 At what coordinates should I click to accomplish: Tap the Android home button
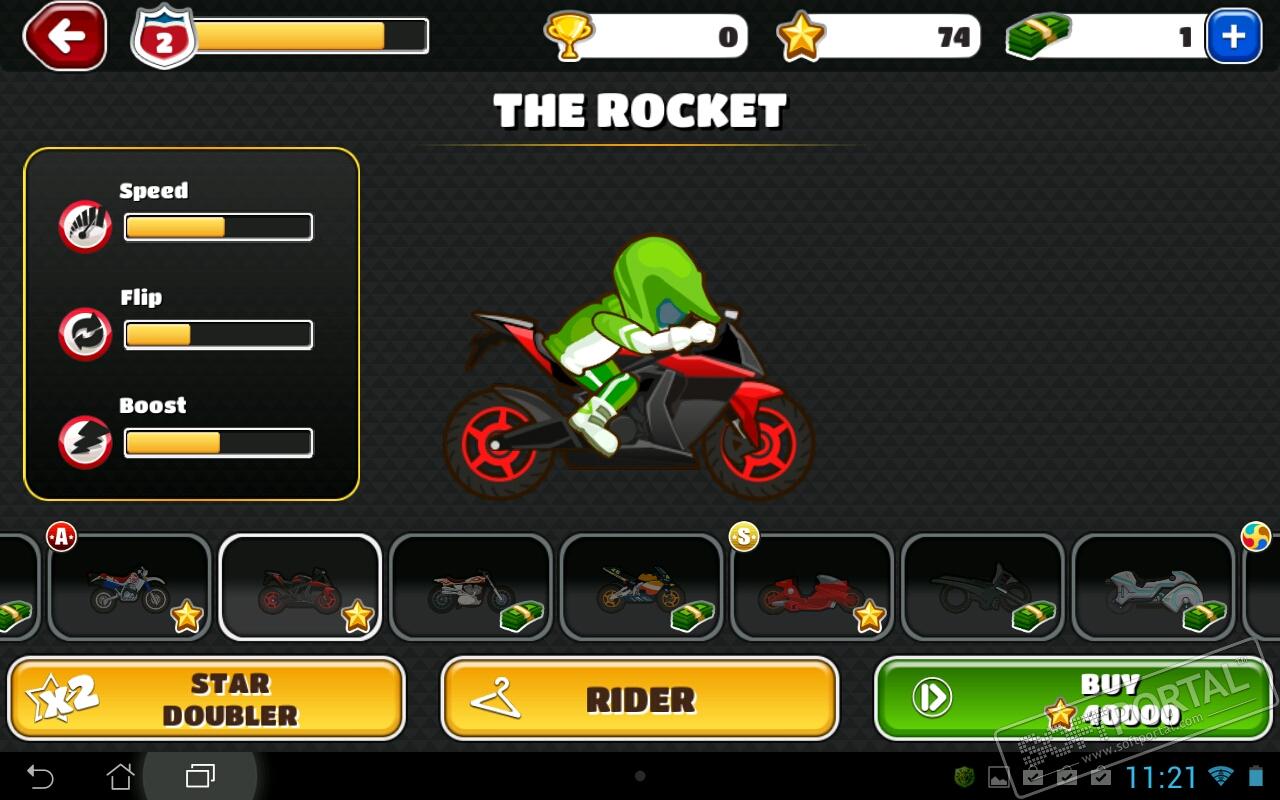tap(120, 776)
